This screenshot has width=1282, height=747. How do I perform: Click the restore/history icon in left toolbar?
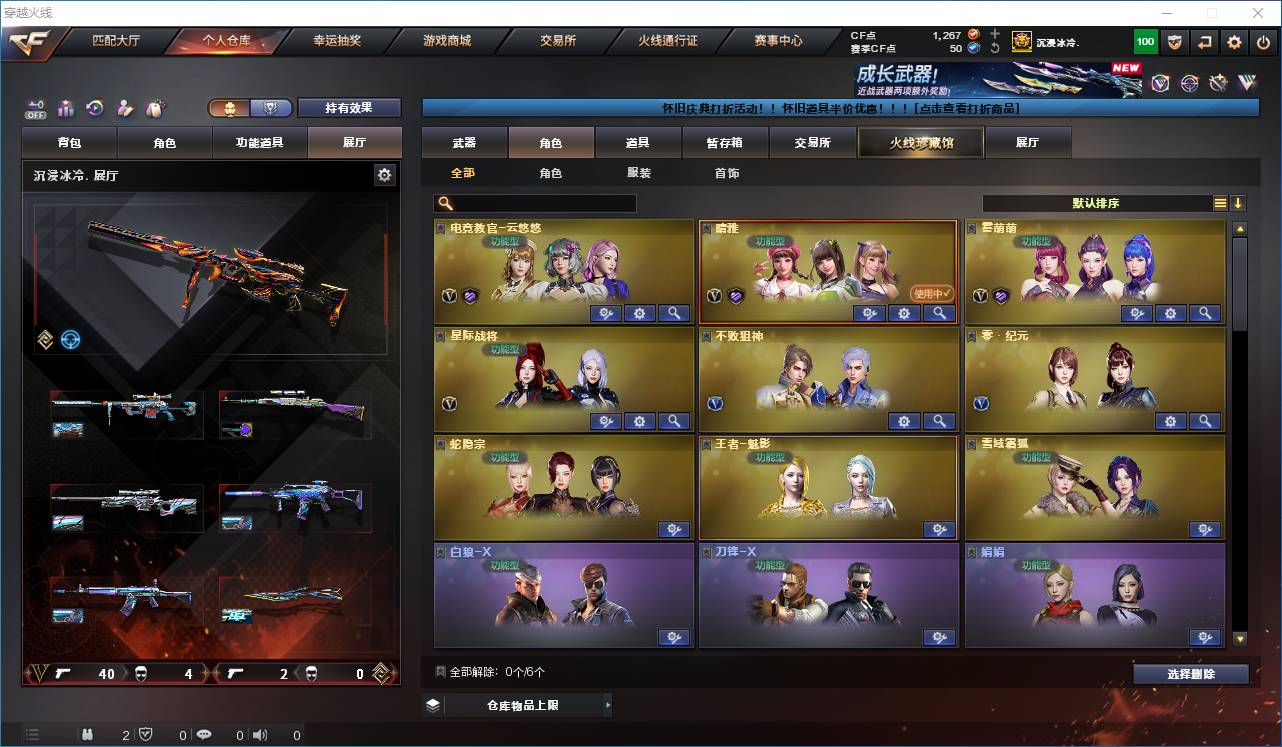pyautogui.click(x=95, y=107)
